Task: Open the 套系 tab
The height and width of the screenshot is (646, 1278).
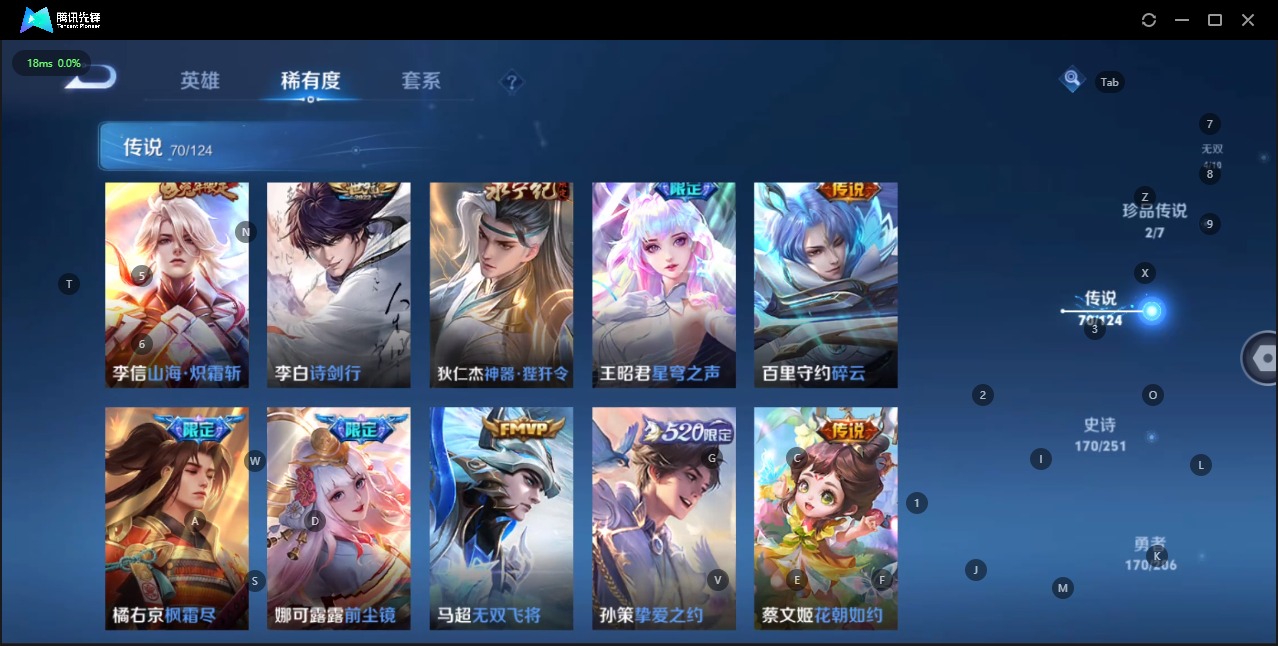Action: pos(420,81)
